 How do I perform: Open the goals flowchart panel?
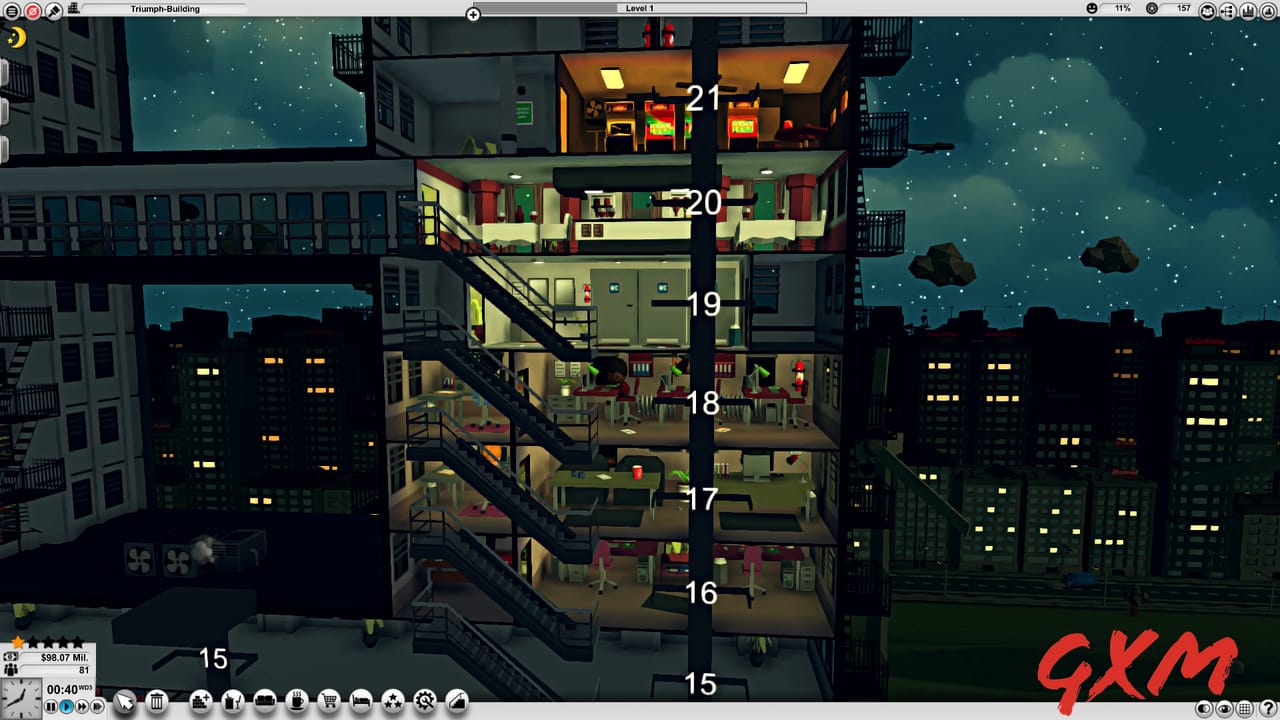coord(1227,11)
